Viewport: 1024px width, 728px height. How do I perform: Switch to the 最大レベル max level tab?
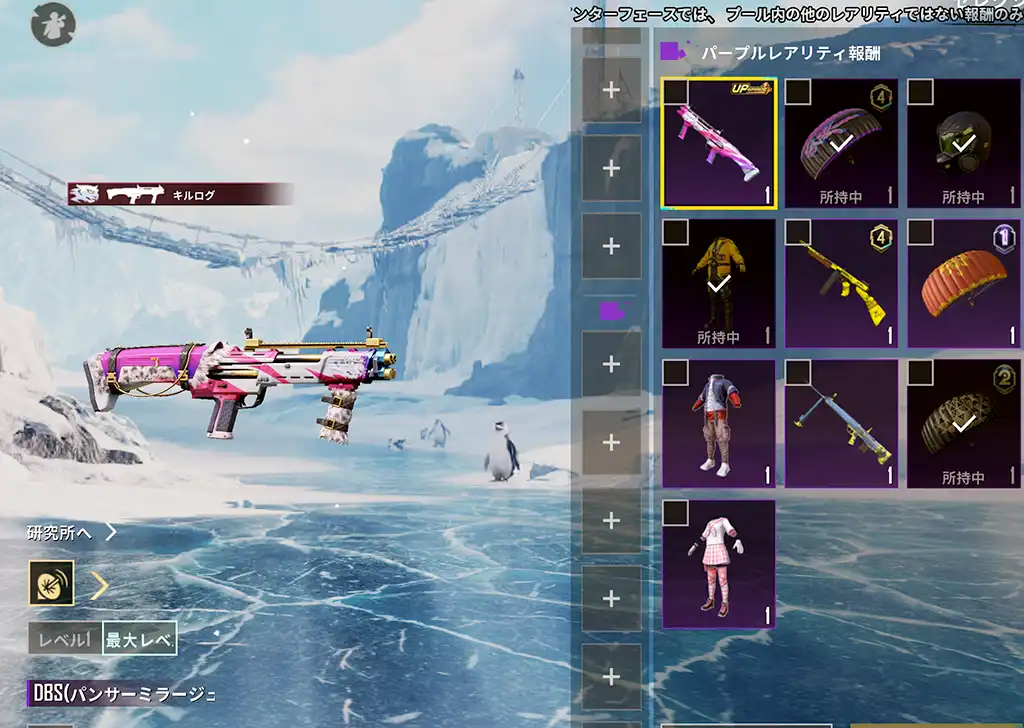[140, 640]
